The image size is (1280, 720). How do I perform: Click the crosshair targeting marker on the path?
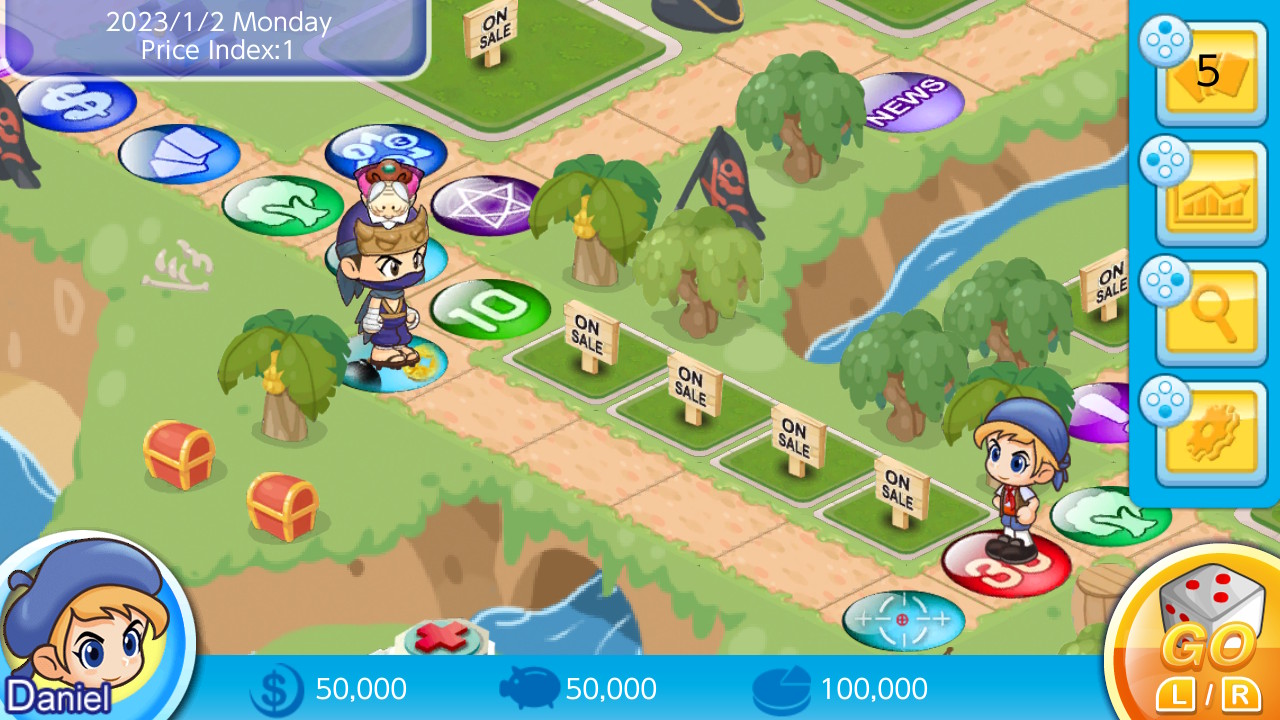click(x=903, y=619)
